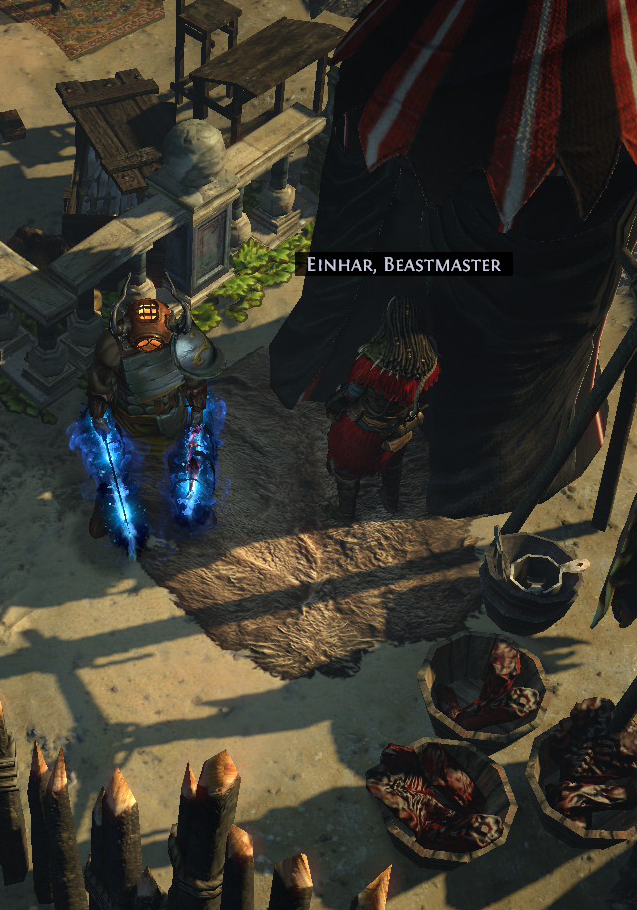This screenshot has width=637, height=910.
Task: Select the Einhar, Beastmaster nameplate
Action: pos(404,265)
